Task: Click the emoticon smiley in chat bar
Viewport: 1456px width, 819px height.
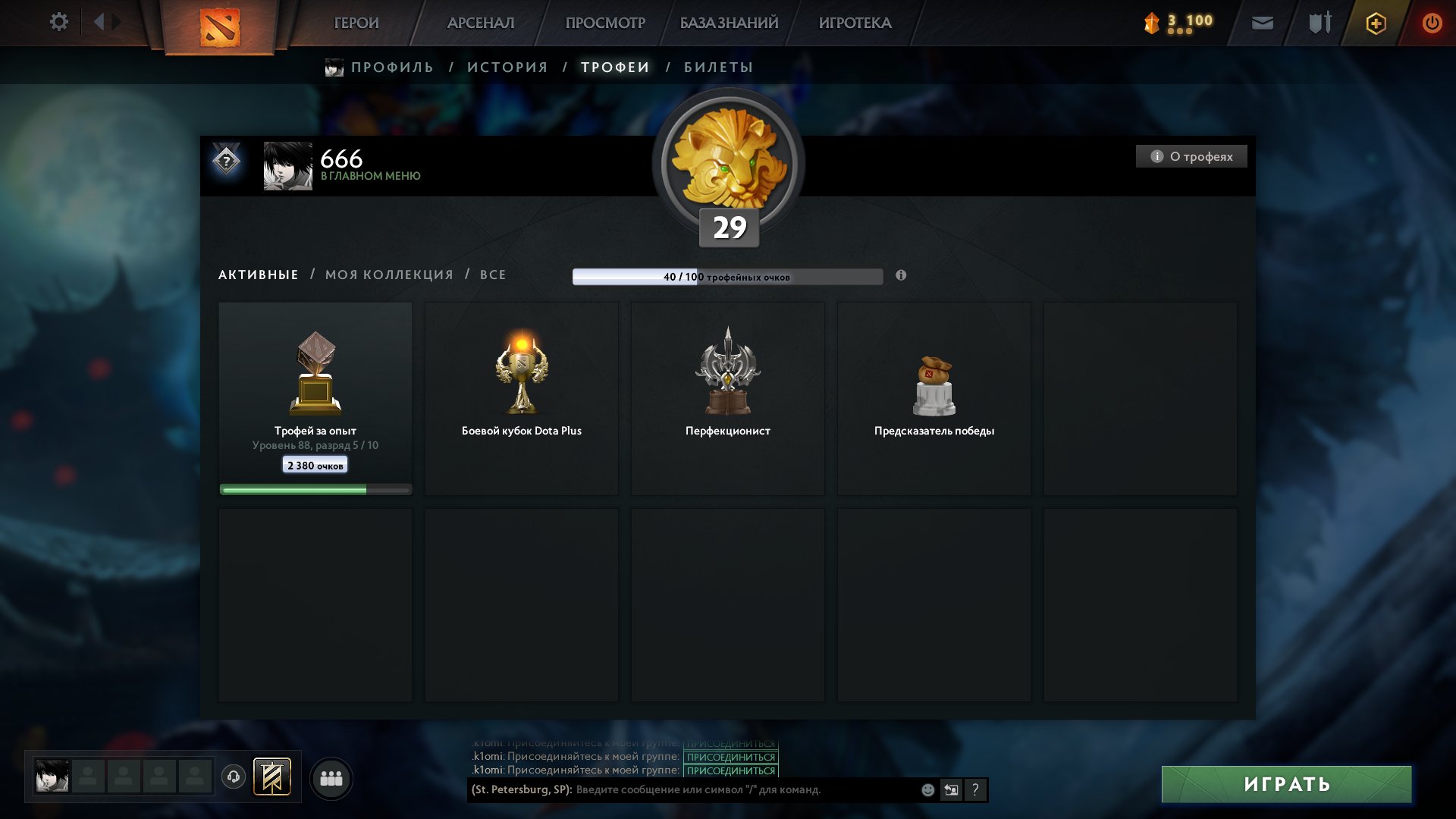Action: click(927, 789)
